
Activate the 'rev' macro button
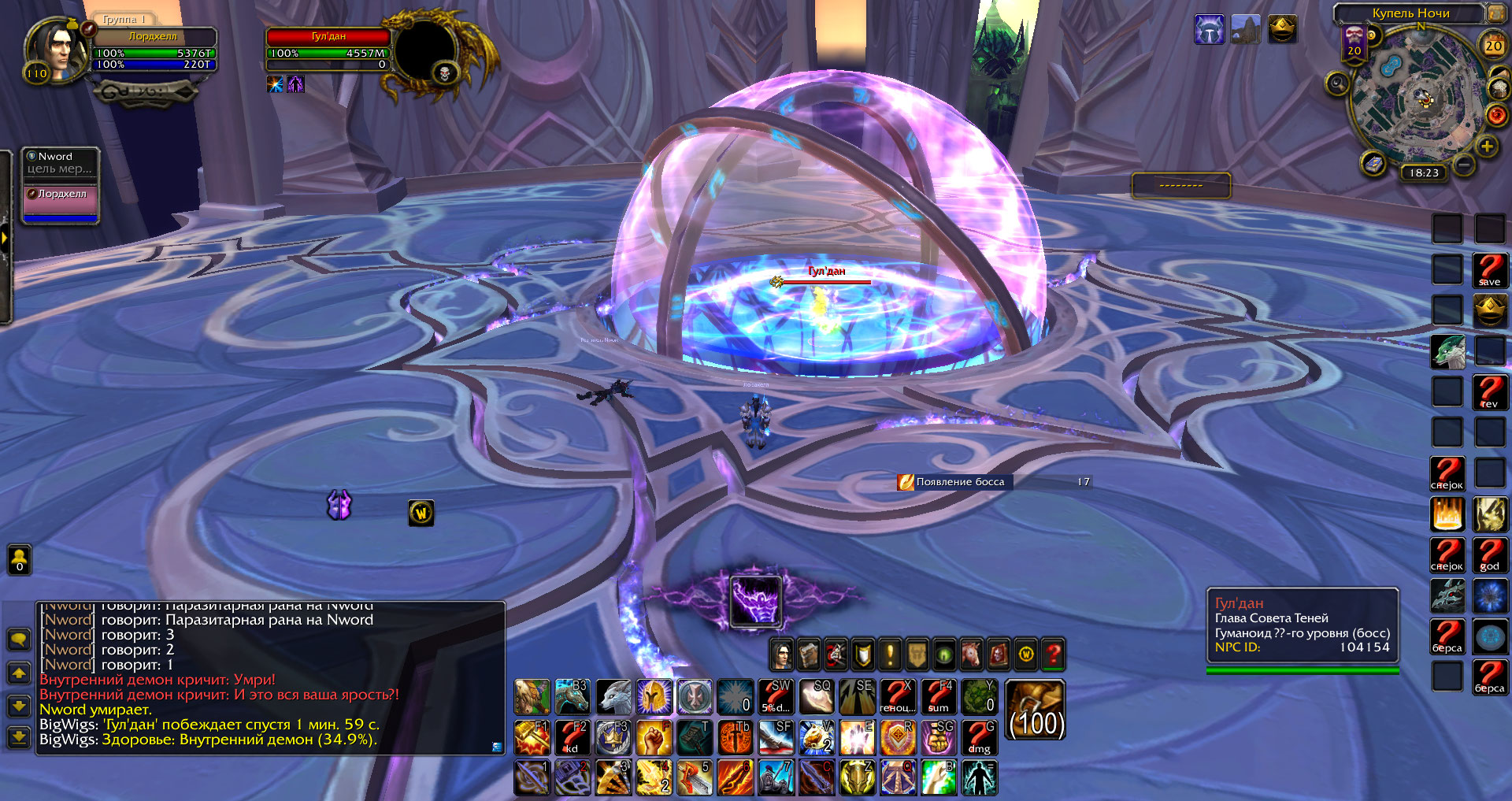[x=1489, y=391]
